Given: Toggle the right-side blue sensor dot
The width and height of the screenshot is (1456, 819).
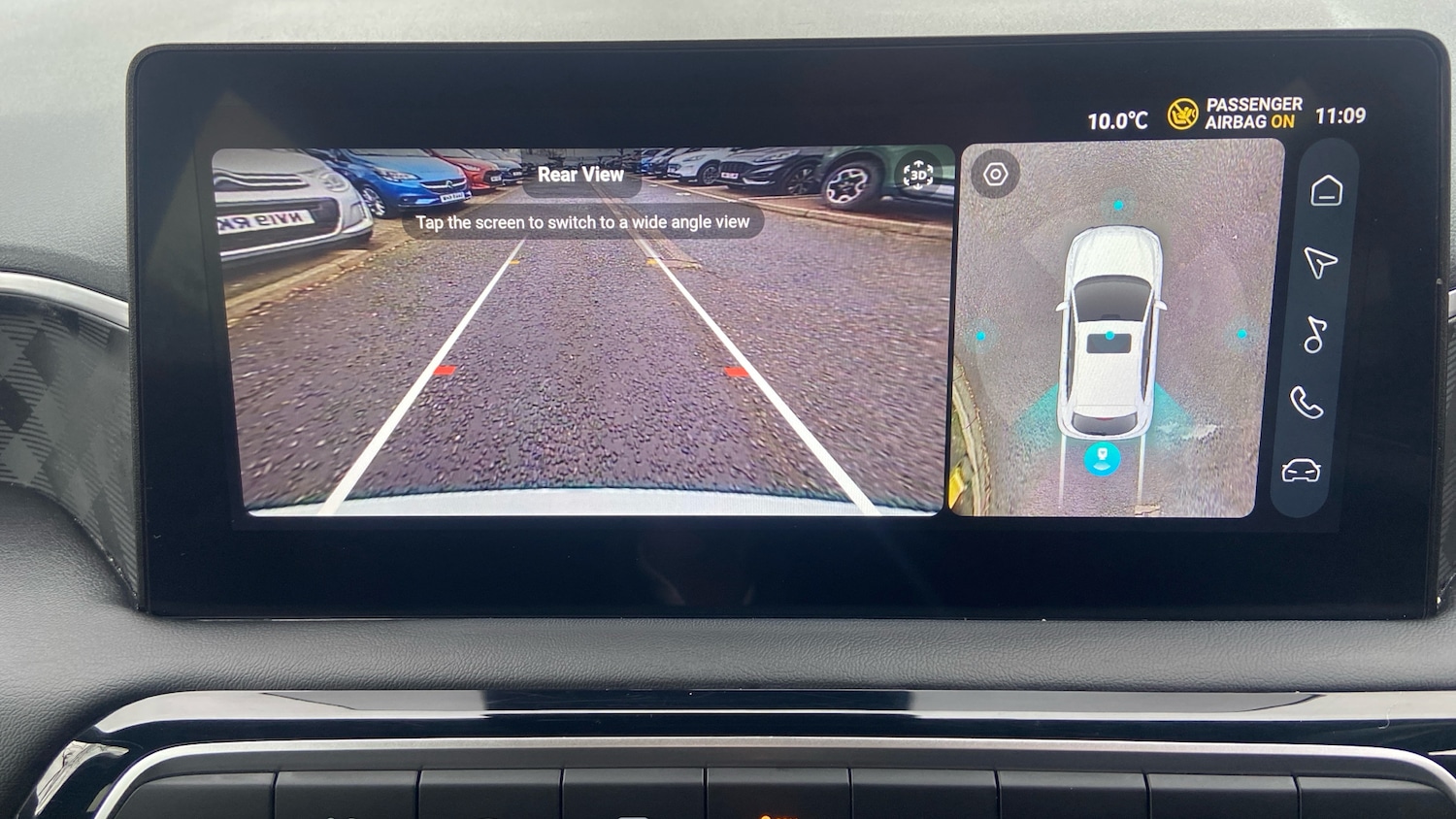Looking at the screenshot, I should coord(1240,335).
